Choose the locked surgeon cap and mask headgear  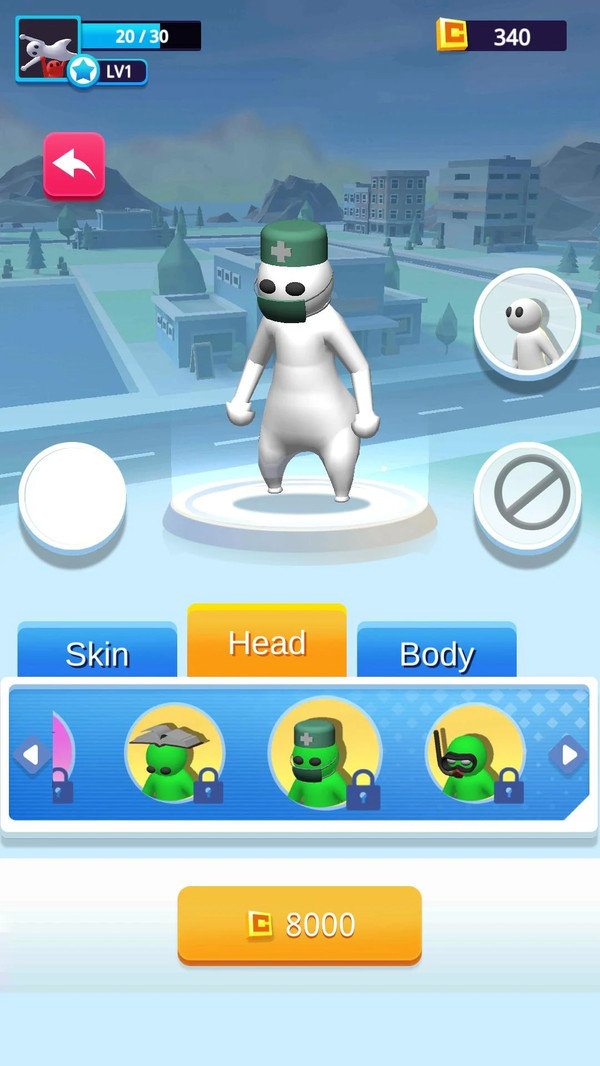coord(324,753)
